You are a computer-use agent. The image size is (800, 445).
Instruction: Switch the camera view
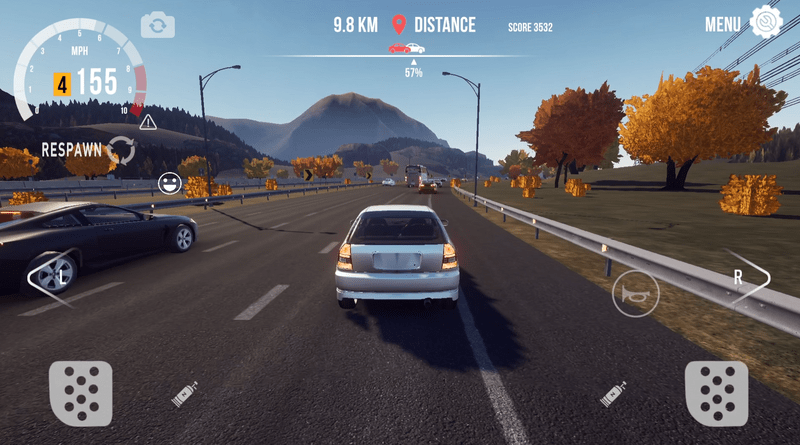coord(157,24)
